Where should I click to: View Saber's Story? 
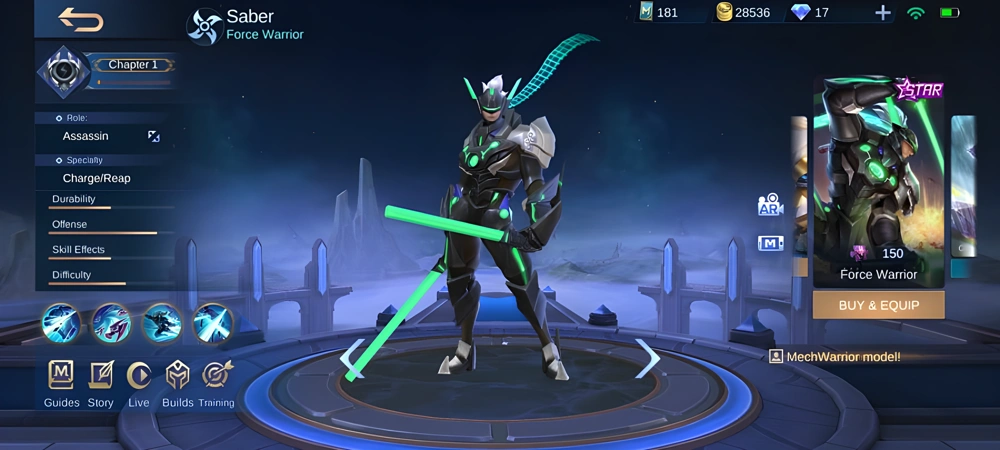click(x=100, y=384)
